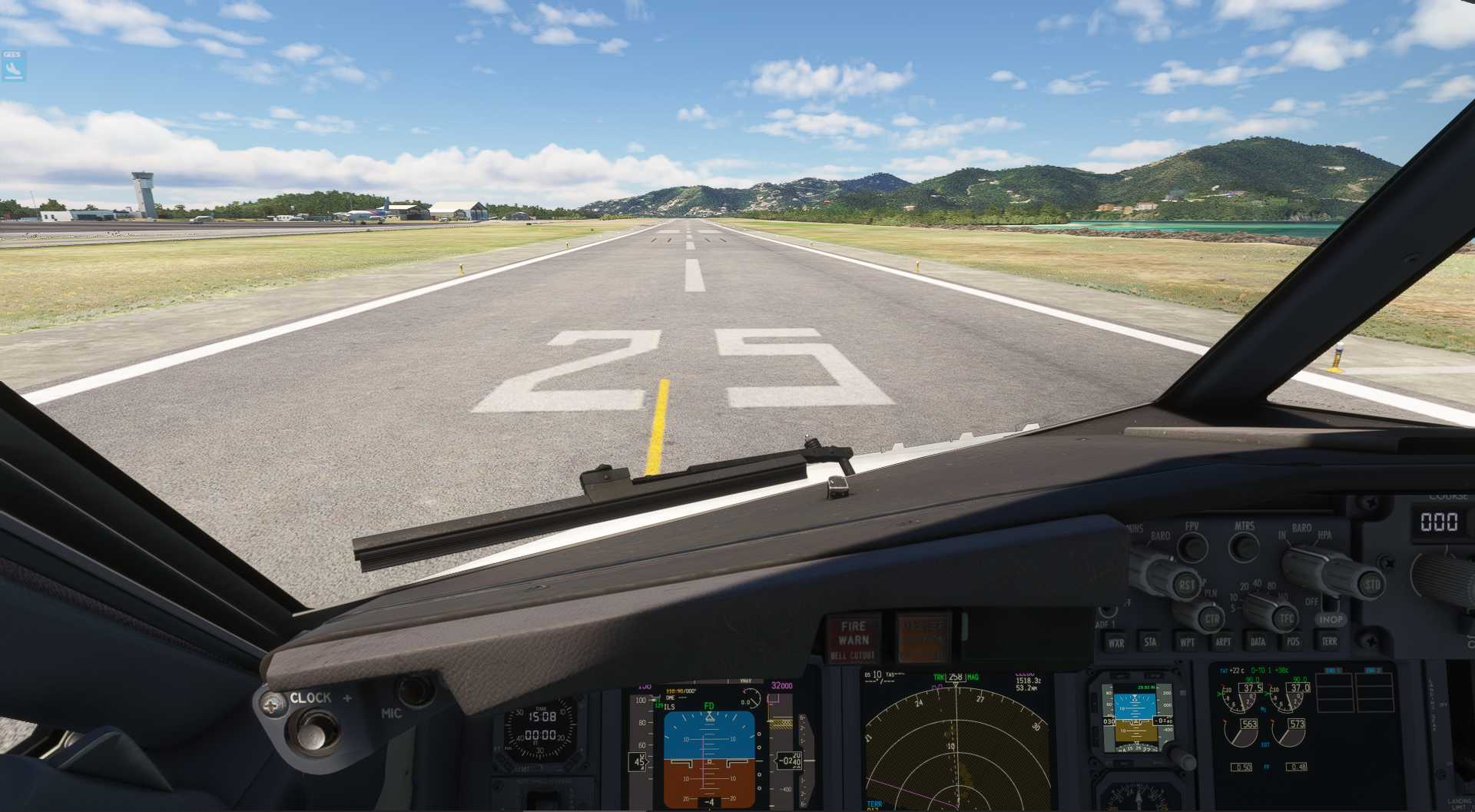Toggle the POS map button

(x=1294, y=641)
